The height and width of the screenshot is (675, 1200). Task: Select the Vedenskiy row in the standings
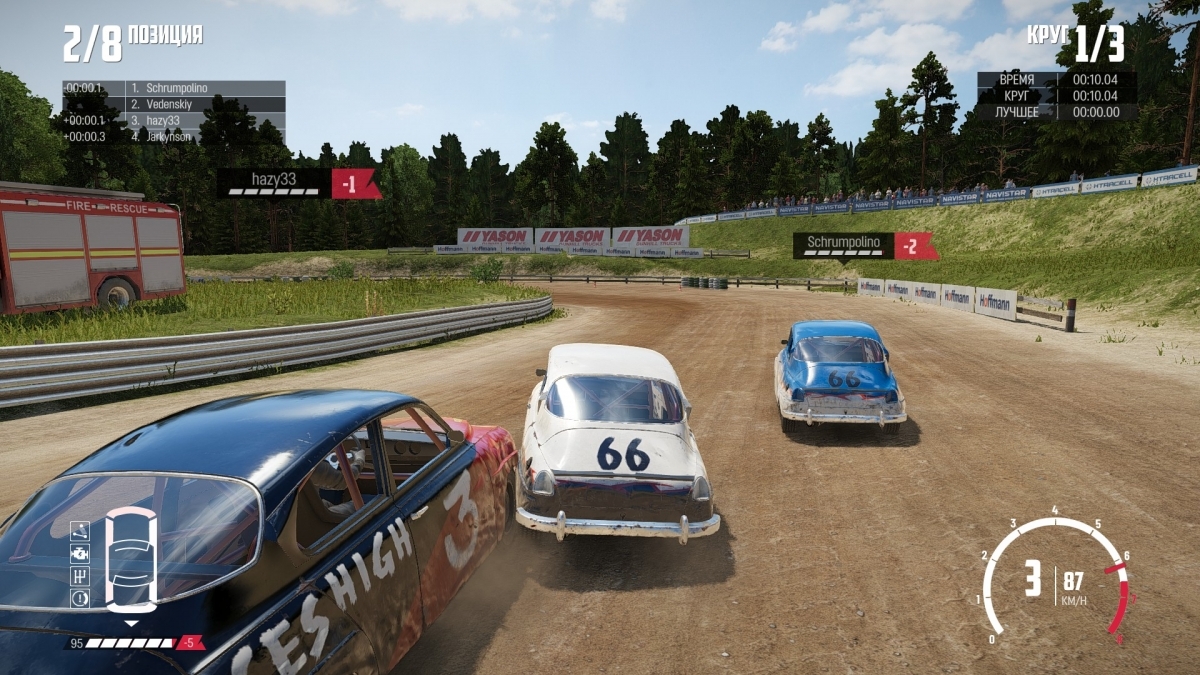pyautogui.click(x=173, y=104)
